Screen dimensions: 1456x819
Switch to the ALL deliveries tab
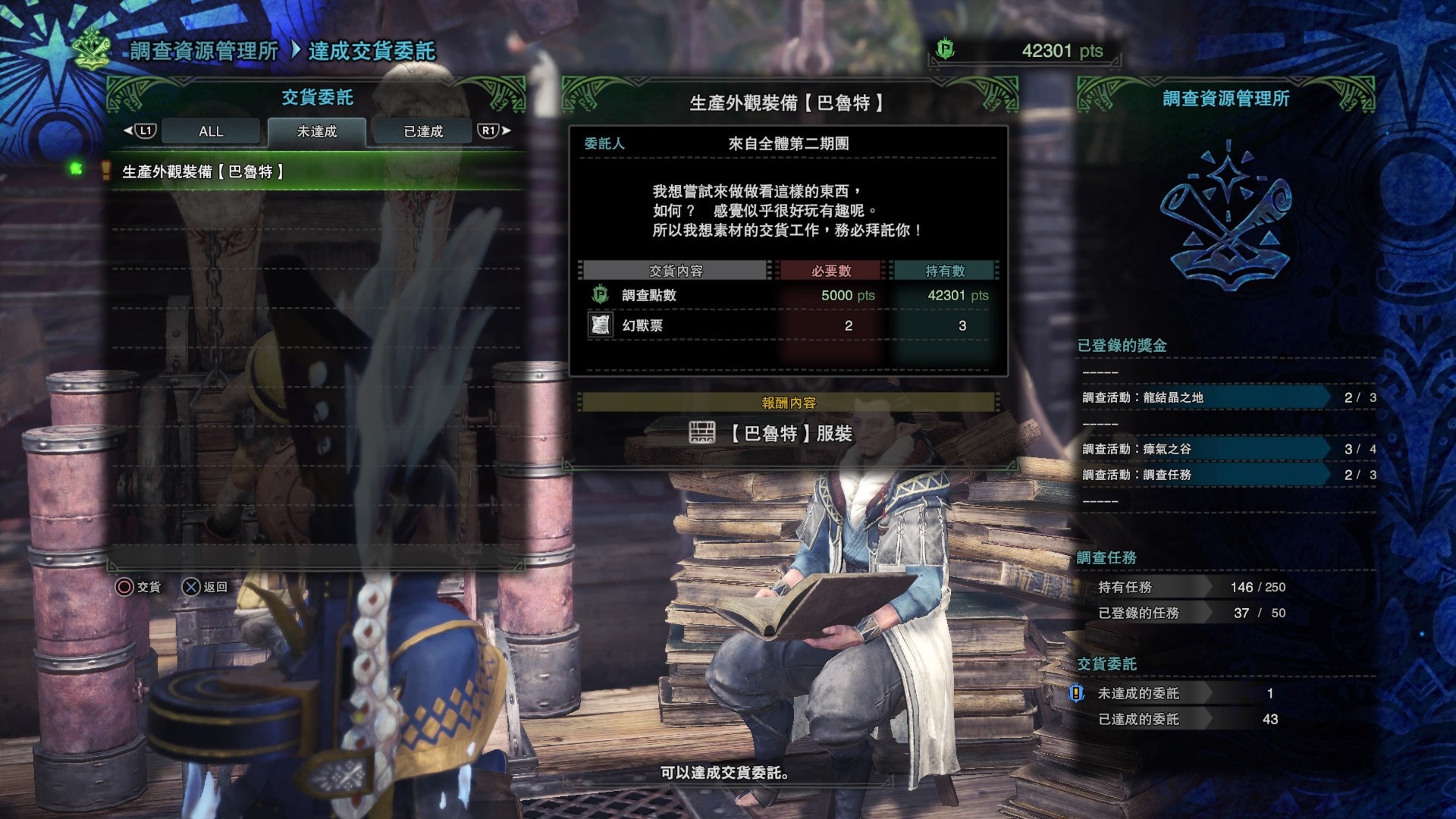(x=211, y=131)
